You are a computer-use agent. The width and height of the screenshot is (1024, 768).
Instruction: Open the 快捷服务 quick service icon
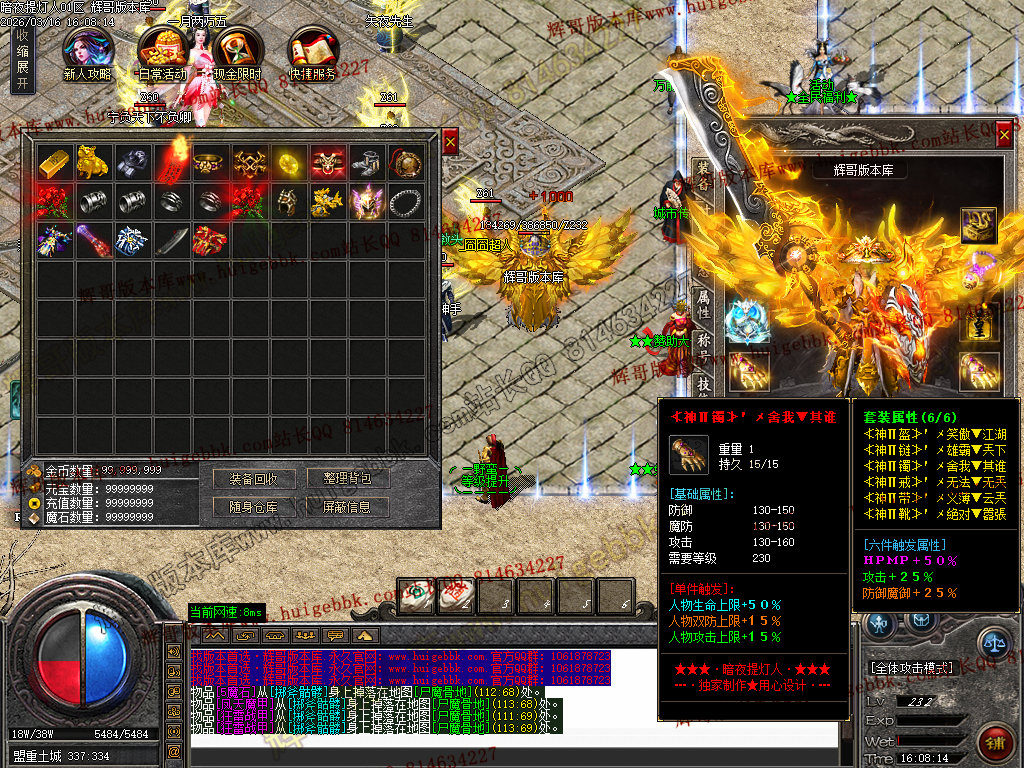click(313, 52)
